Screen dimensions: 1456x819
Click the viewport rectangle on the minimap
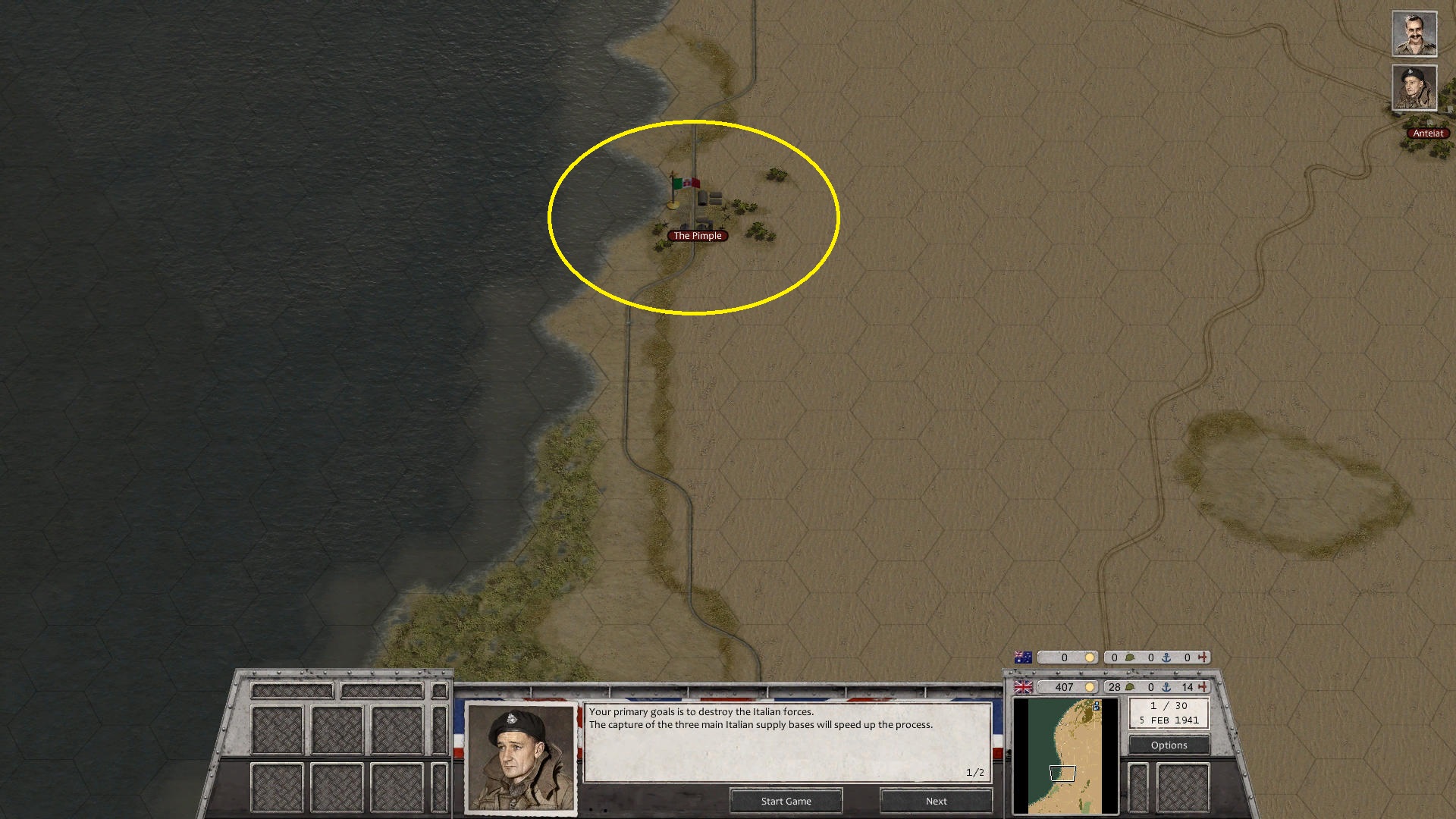click(x=1063, y=773)
